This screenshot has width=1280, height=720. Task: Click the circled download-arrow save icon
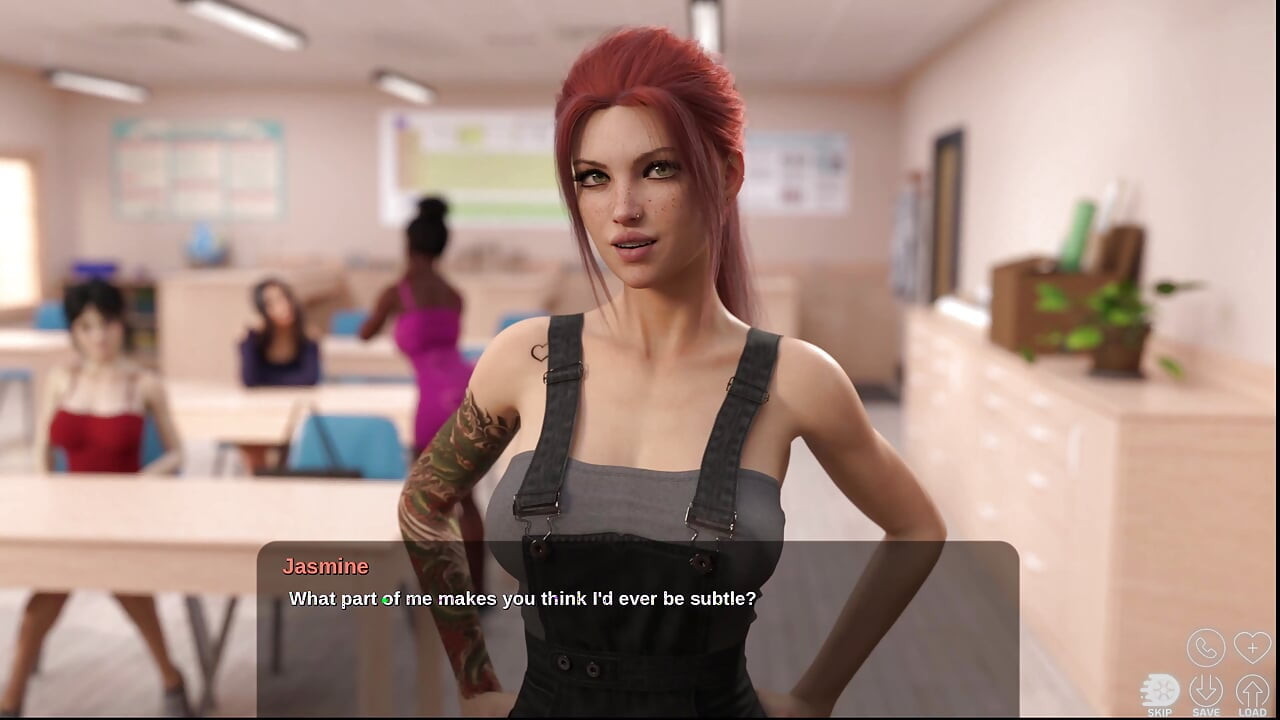[1206, 688]
